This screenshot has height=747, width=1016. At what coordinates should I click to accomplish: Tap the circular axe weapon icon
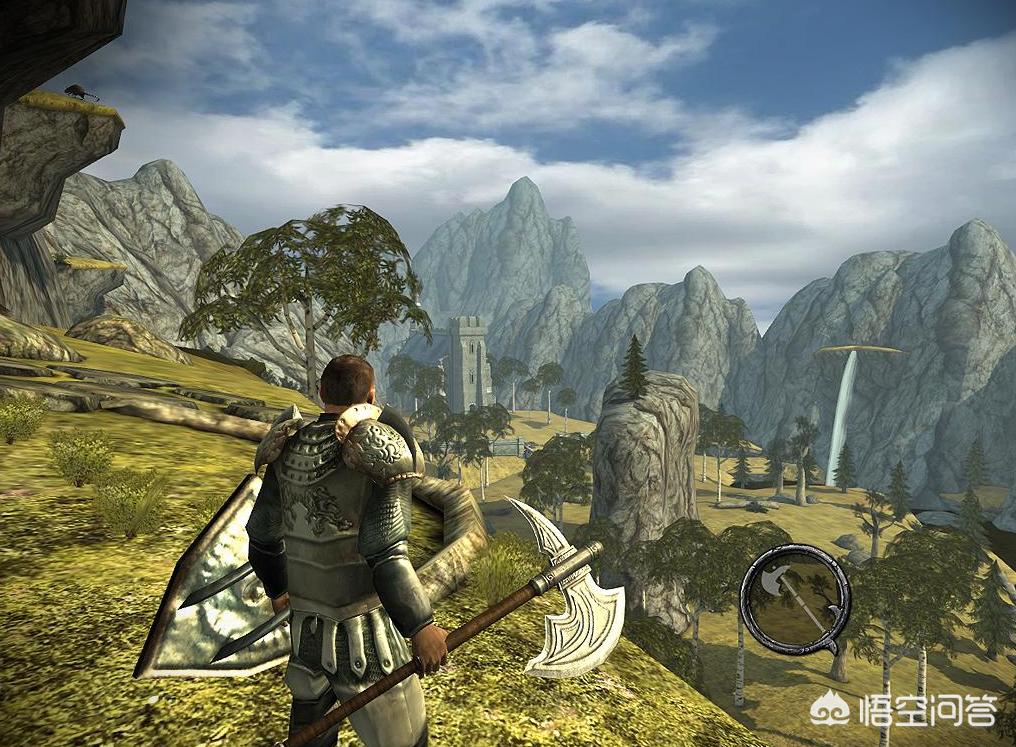[x=795, y=597]
